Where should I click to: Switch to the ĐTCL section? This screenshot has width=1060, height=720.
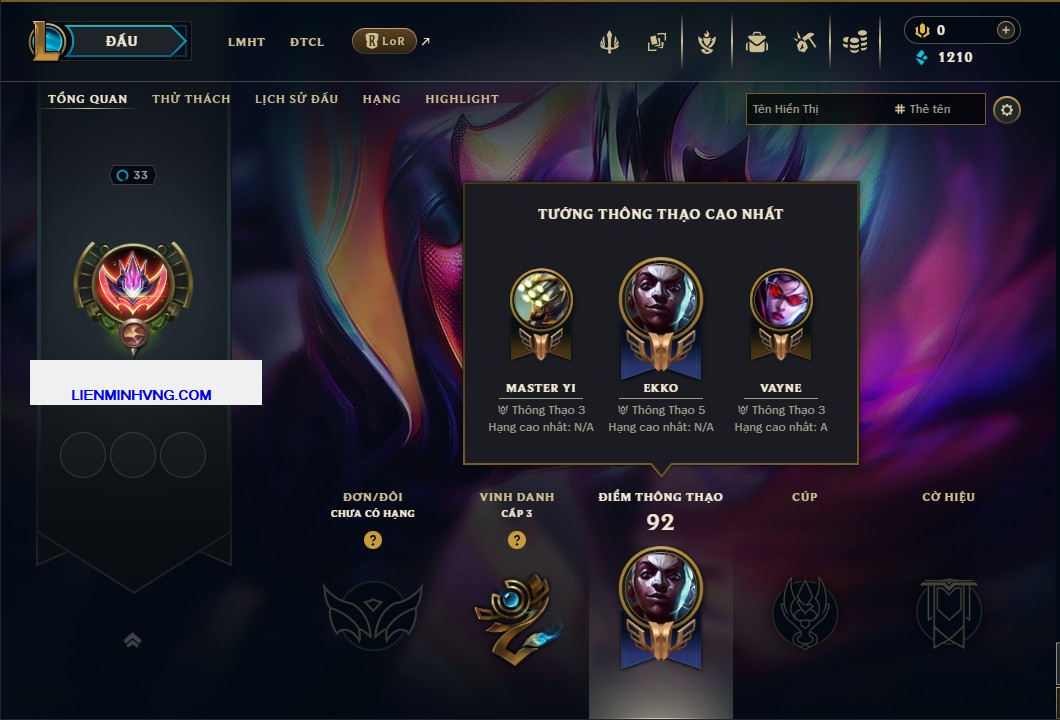point(307,42)
